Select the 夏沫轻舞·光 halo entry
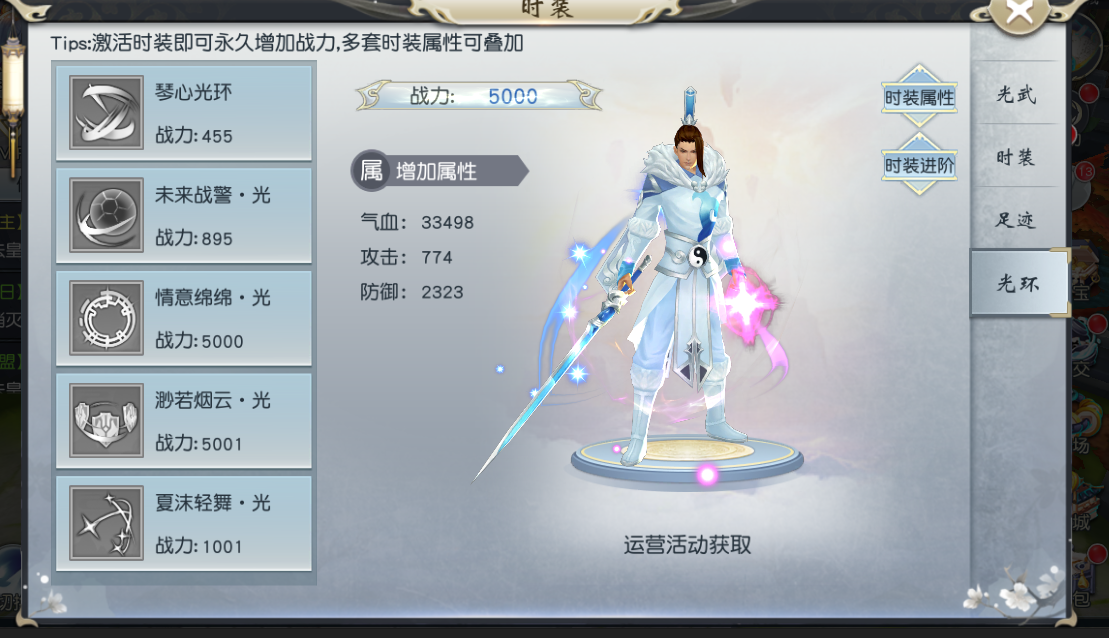 click(185, 524)
